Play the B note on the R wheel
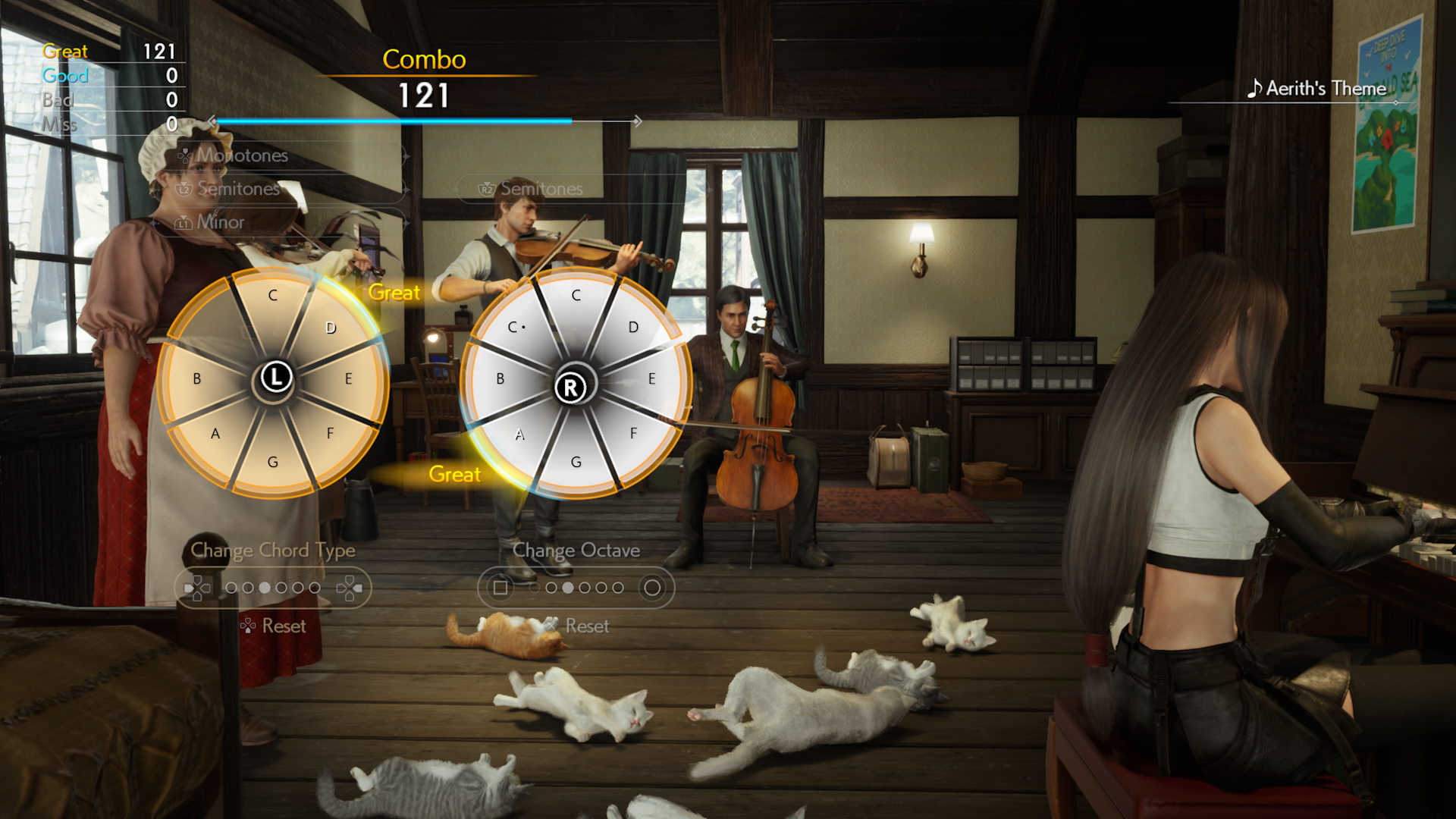The image size is (1456, 819). coord(500,378)
